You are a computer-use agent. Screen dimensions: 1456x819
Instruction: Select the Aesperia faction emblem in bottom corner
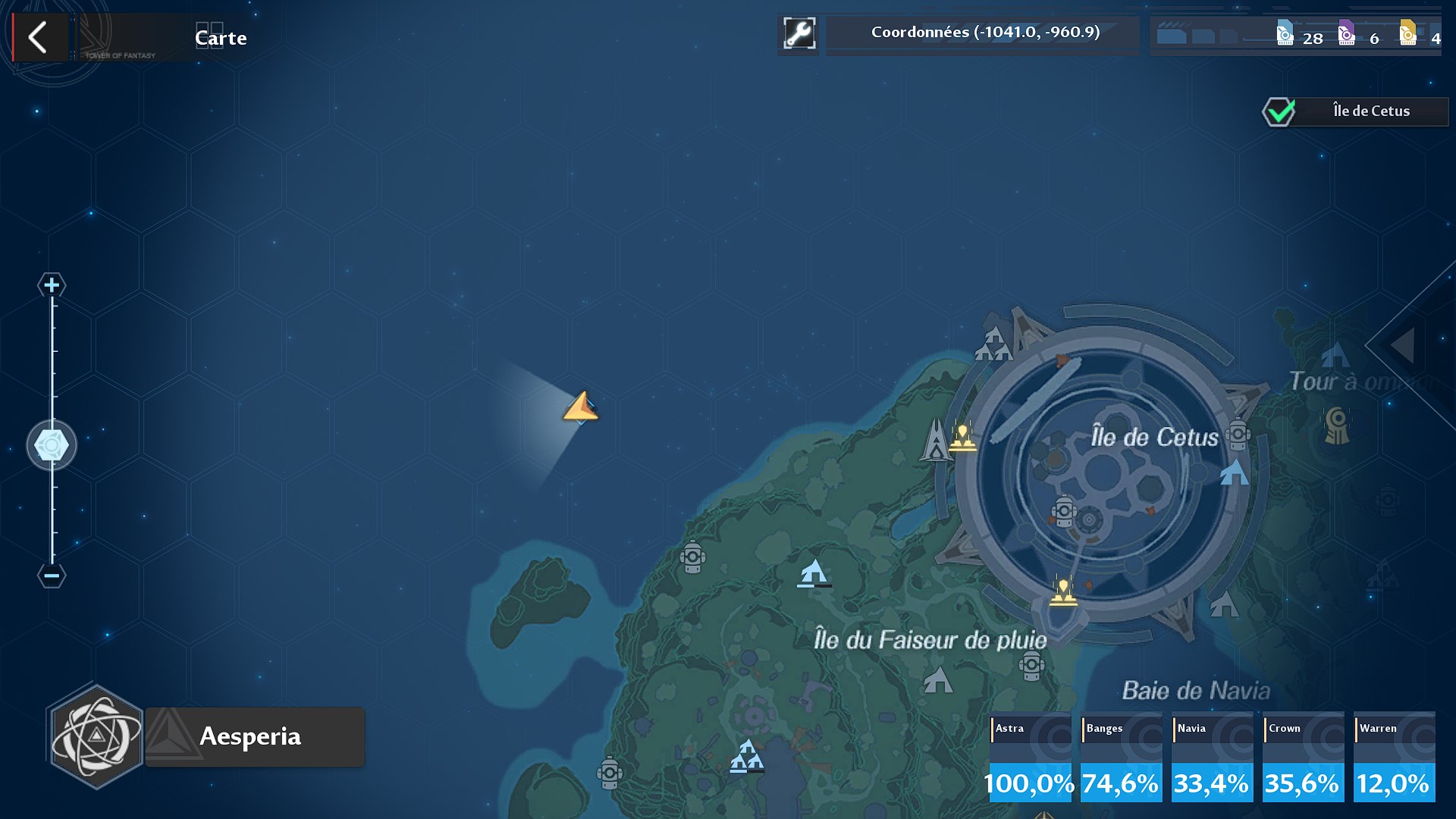click(95, 736)
